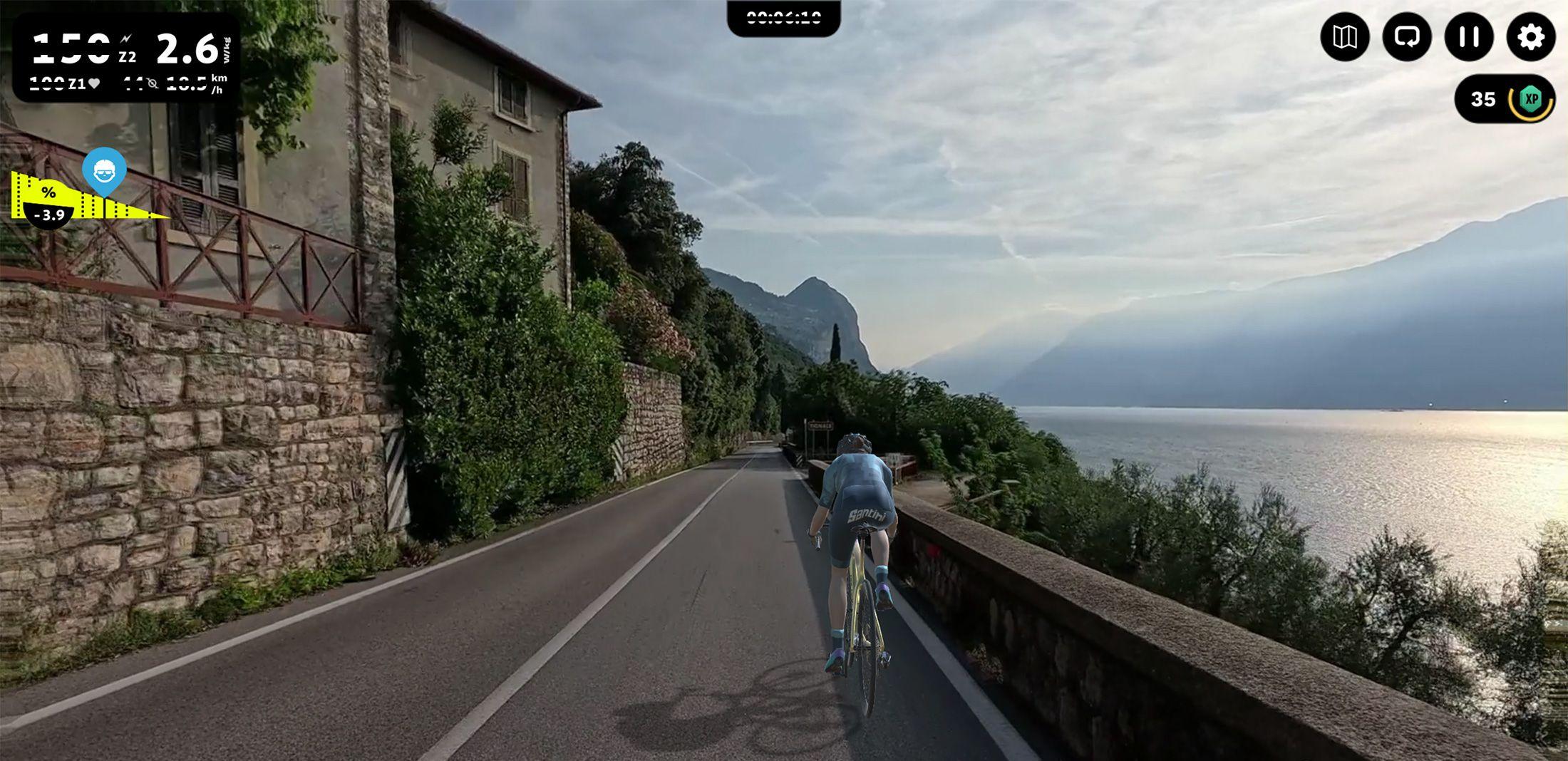Click the lightning power-meter icon

(125, 40)
